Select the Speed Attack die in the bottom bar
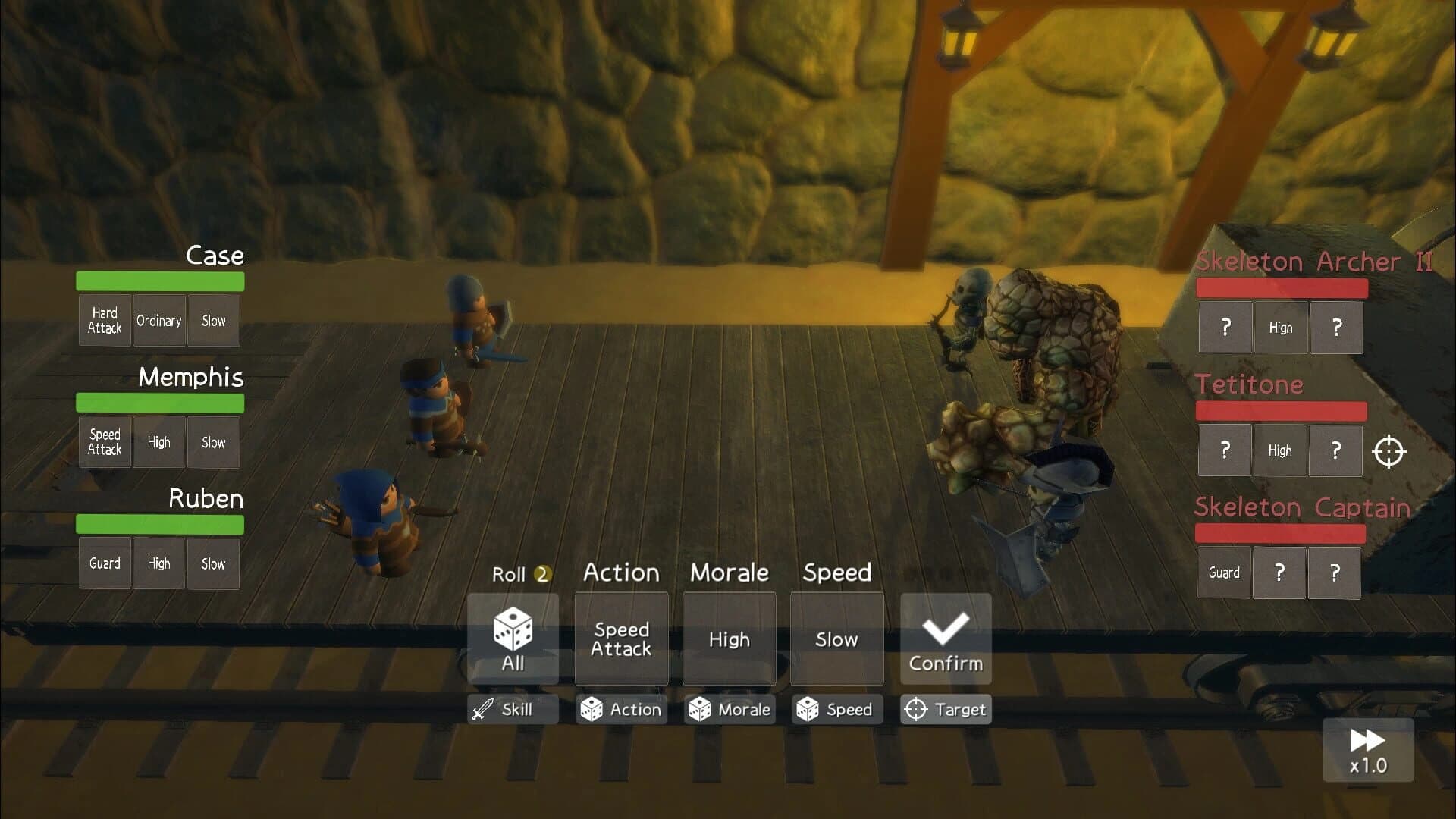The width and height of the screenshot is (1456, 819). click(621, 638)
